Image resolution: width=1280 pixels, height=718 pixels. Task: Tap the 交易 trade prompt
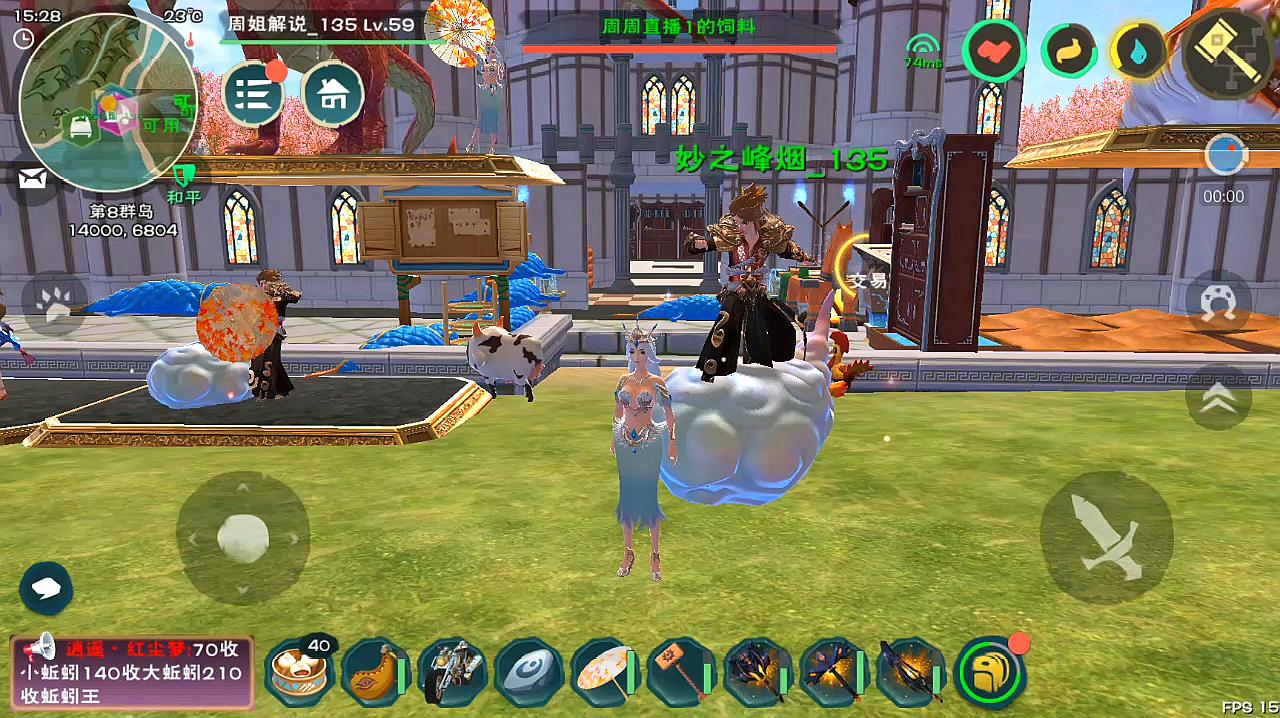pos(866,281)
